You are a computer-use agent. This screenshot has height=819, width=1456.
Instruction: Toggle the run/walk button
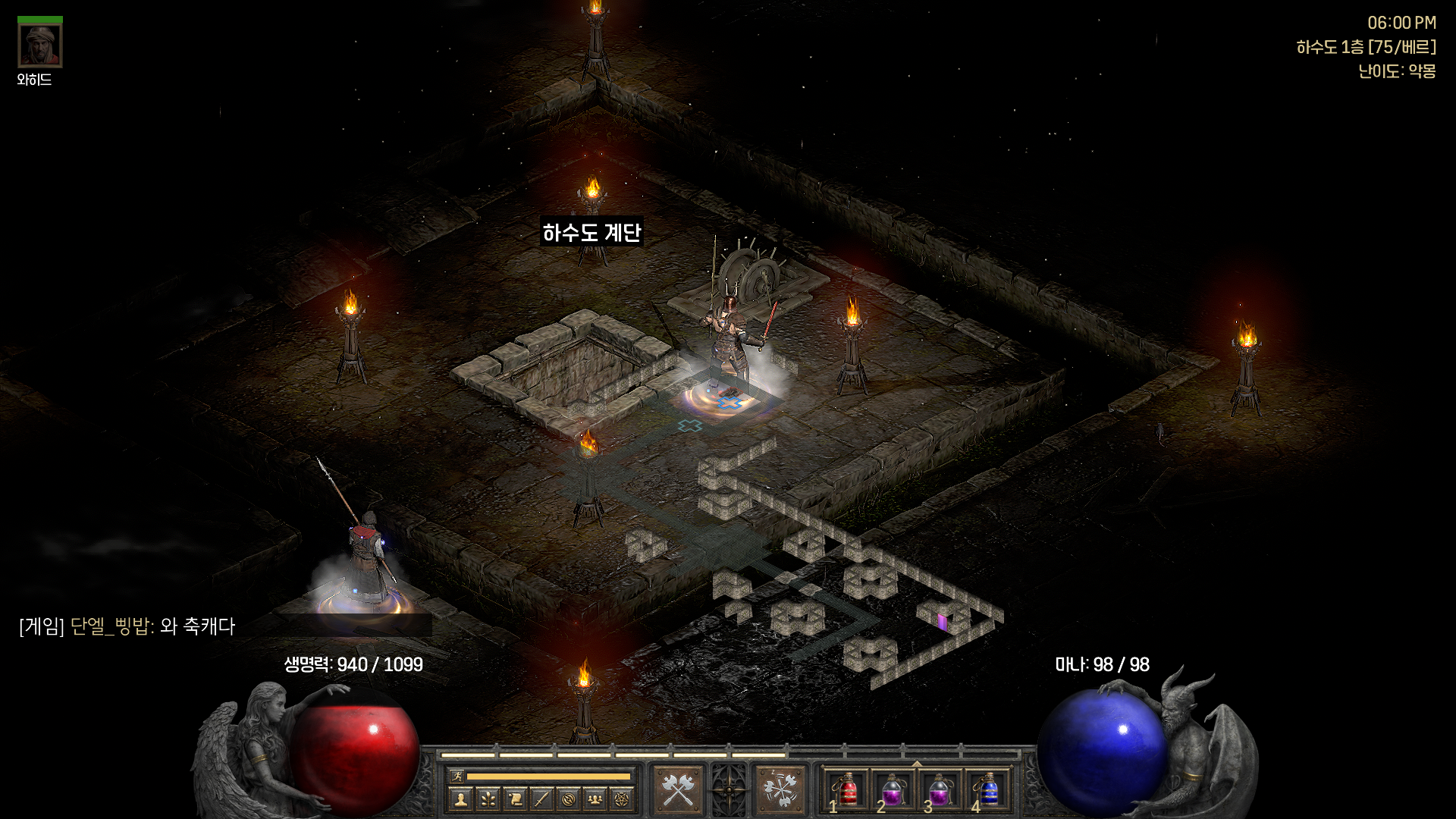coord(457,776)
